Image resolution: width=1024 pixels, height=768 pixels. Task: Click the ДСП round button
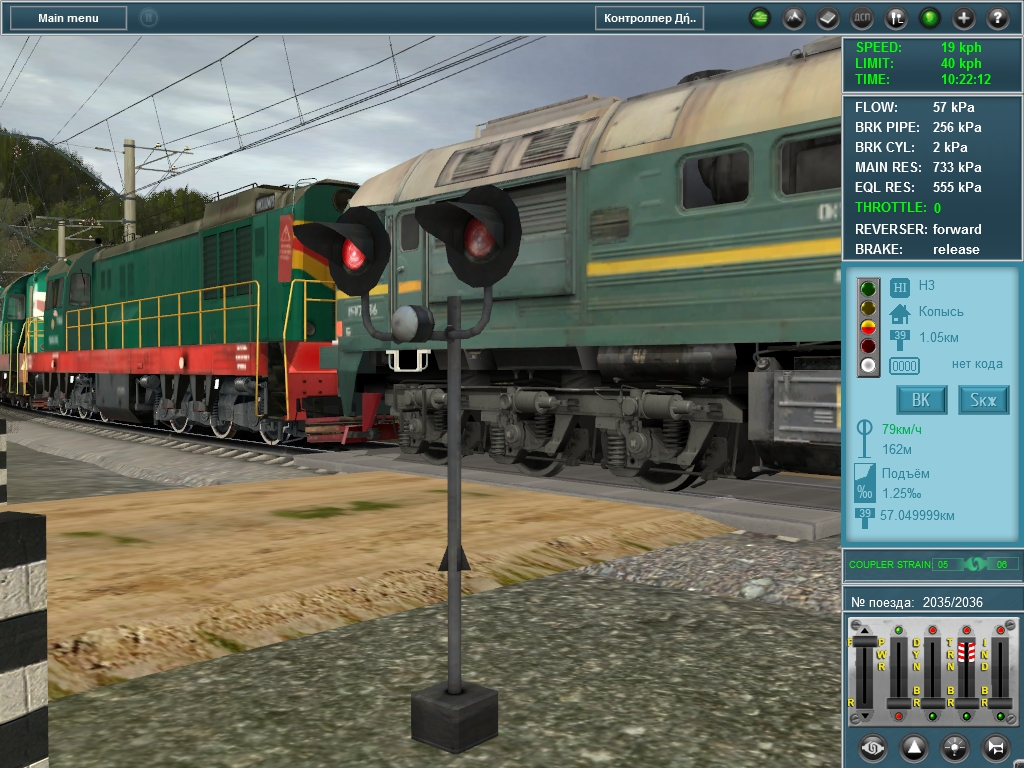click(861, 18)
